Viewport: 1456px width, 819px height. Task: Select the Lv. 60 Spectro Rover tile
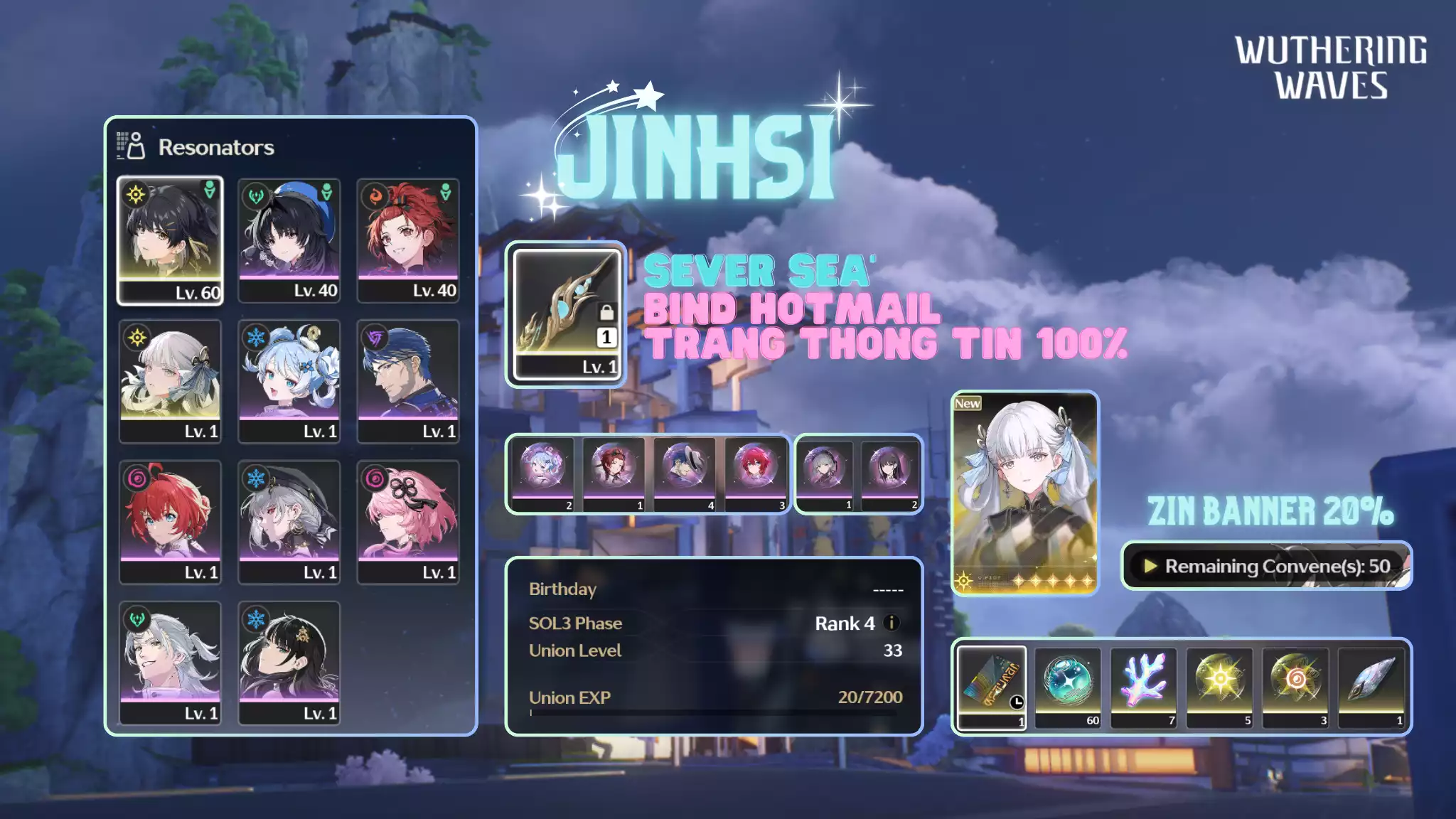[x=170, y=240]
